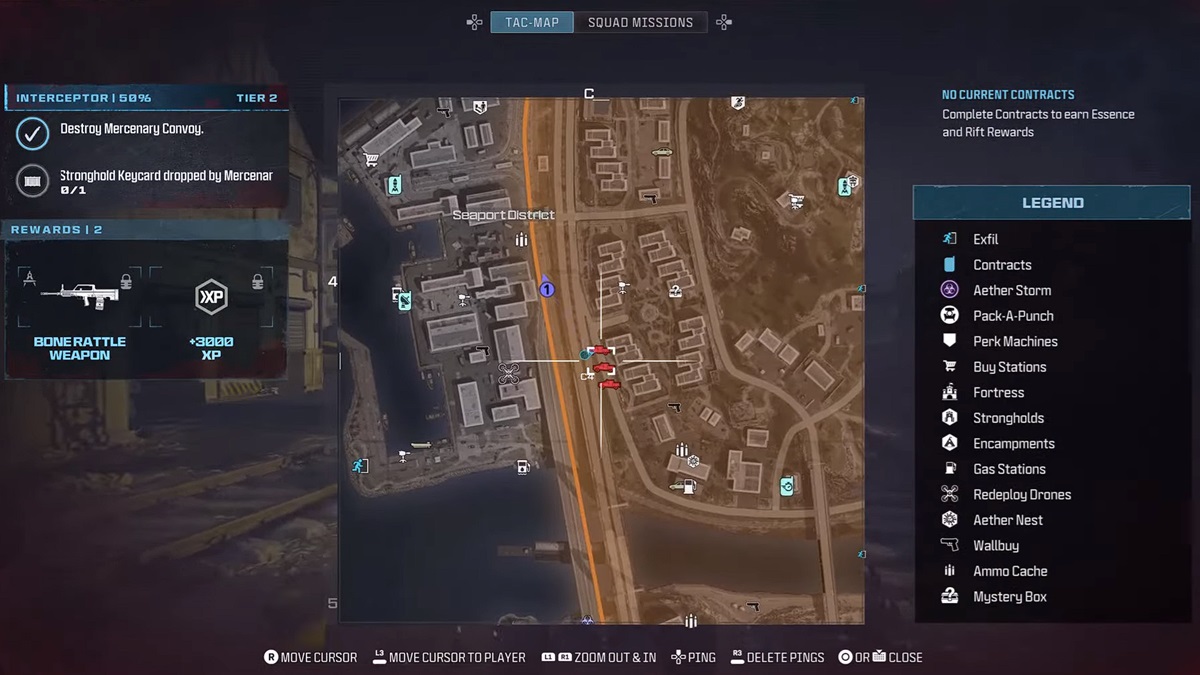1200x675 pixels.
Task: Select the Ammo Cache legend entry
Action: tap(1010, 571)
